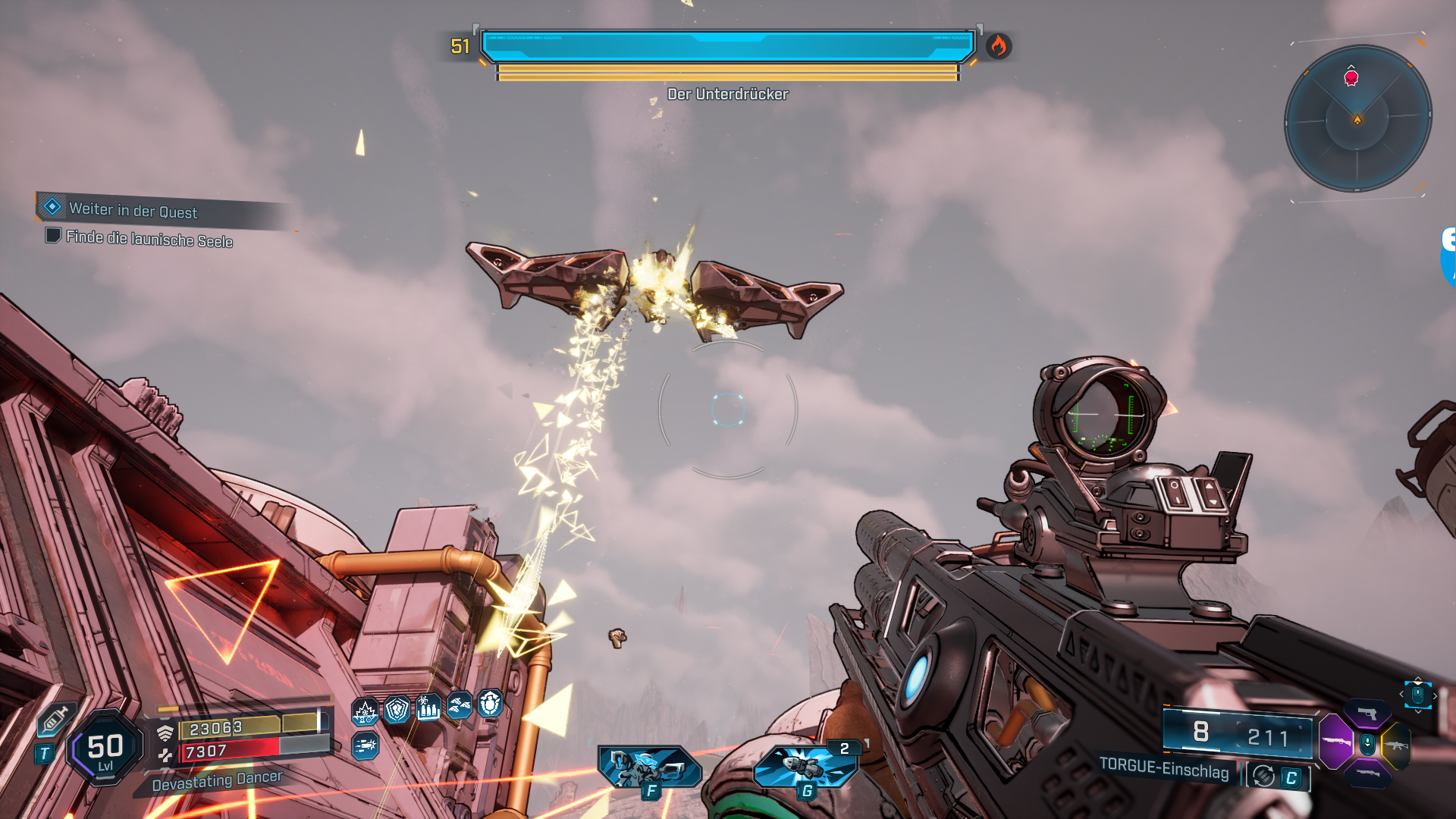Click the fire element icon beside boss bar
This screenshot has width=1456, height=819.
998,46
